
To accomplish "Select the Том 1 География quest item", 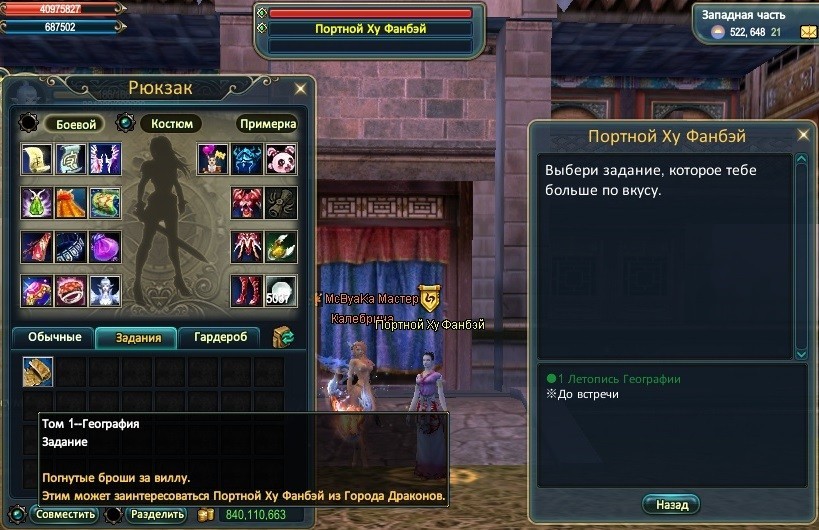I will [38, 371].
